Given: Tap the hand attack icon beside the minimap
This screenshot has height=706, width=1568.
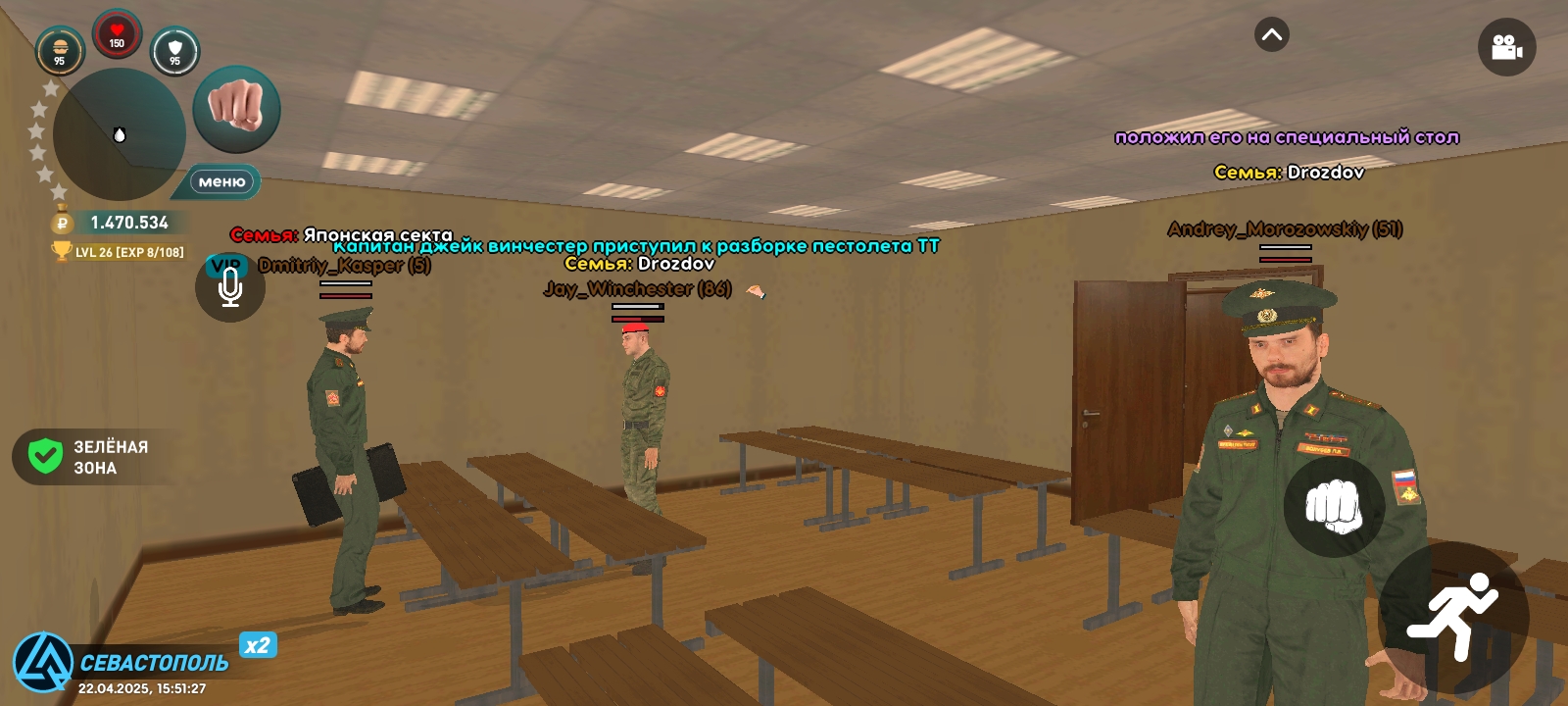Looking at the screenshot, I should 234,109.
